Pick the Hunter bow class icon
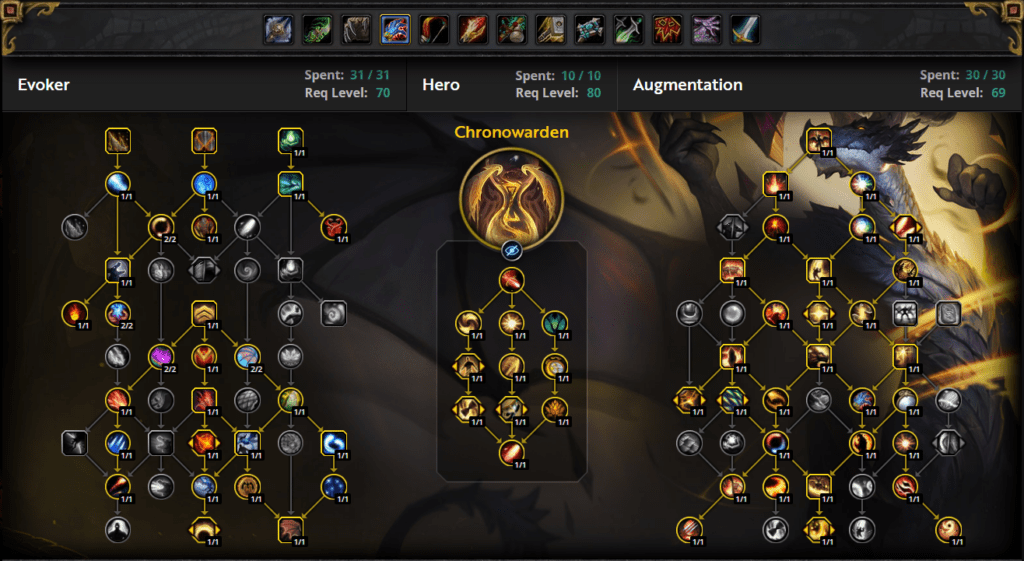Screen dimensions: 1024x561 point(434,30)
